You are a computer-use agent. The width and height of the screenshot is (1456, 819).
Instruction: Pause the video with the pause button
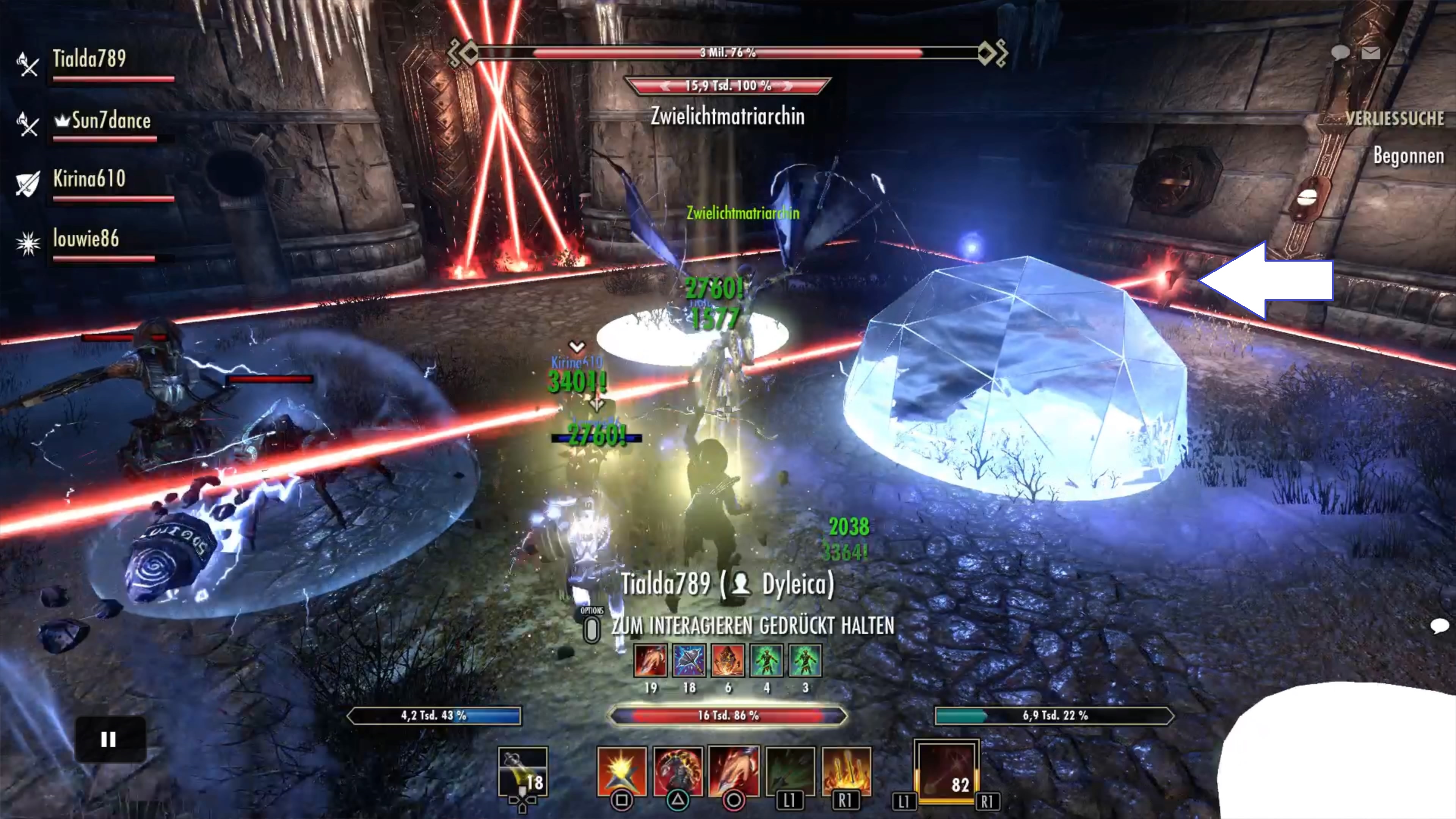(110, 739)
